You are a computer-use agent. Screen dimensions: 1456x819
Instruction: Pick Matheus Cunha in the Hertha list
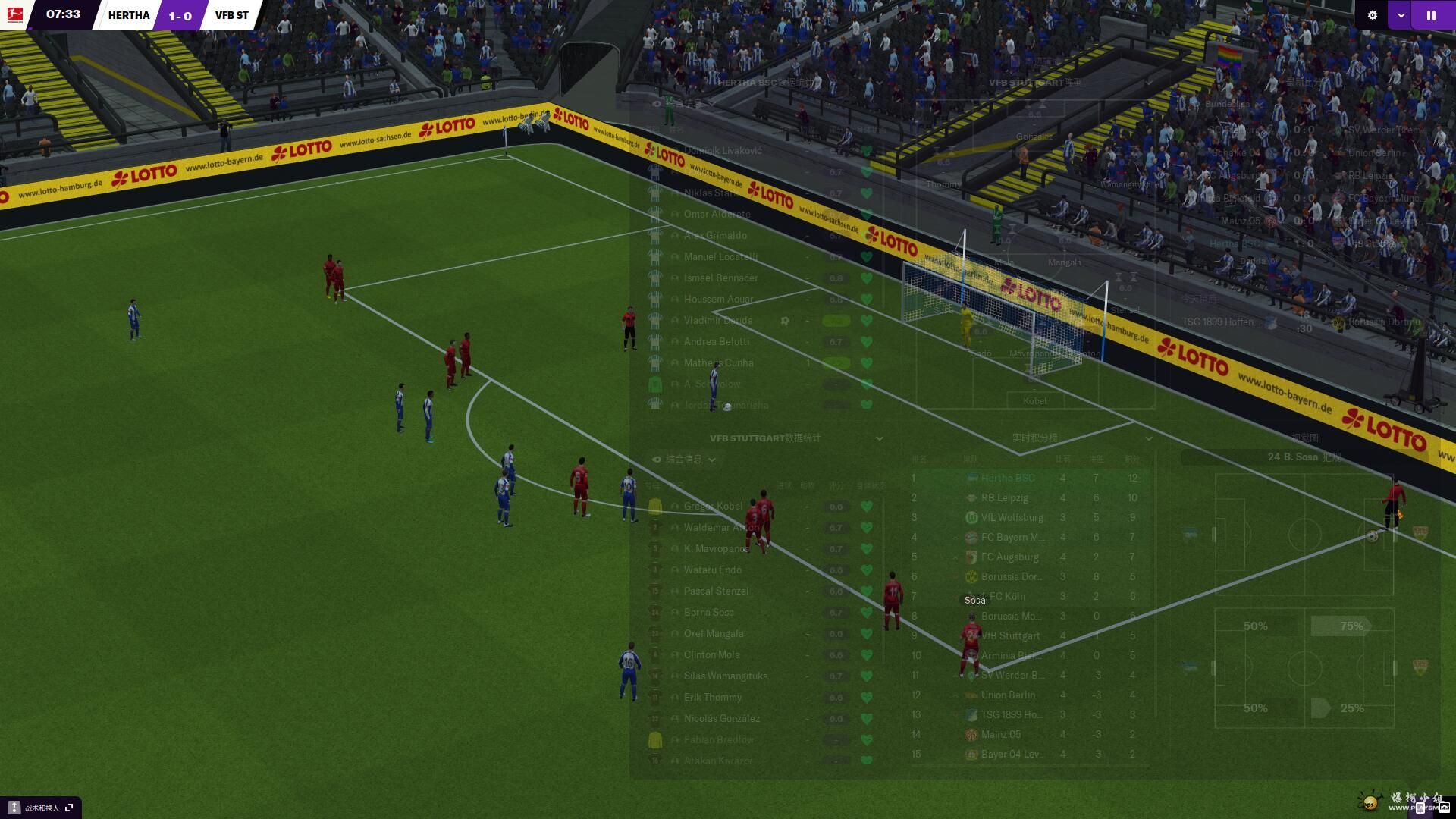click(x=718, y=363)
